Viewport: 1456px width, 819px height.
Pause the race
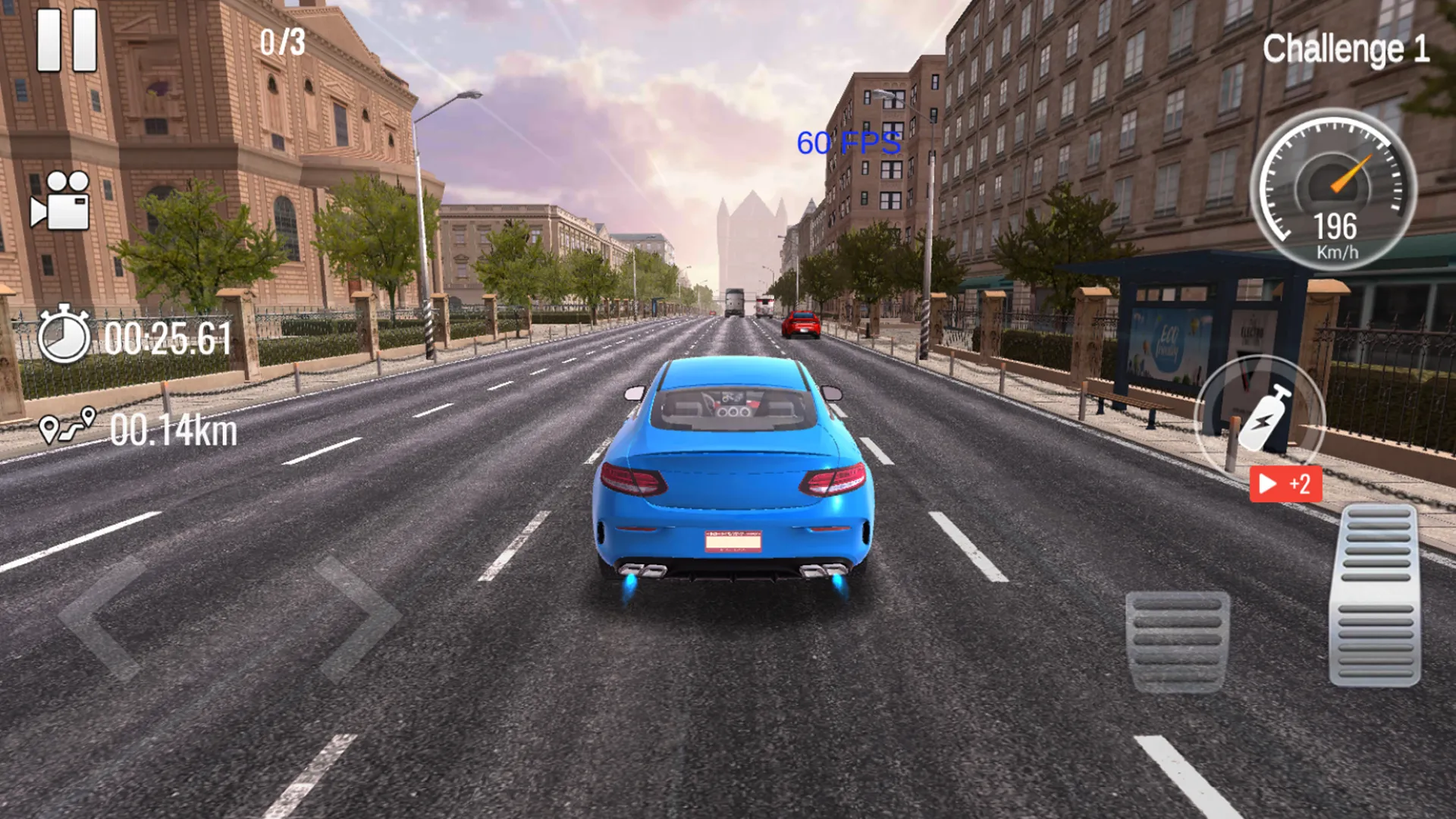(x=67, y=36)
